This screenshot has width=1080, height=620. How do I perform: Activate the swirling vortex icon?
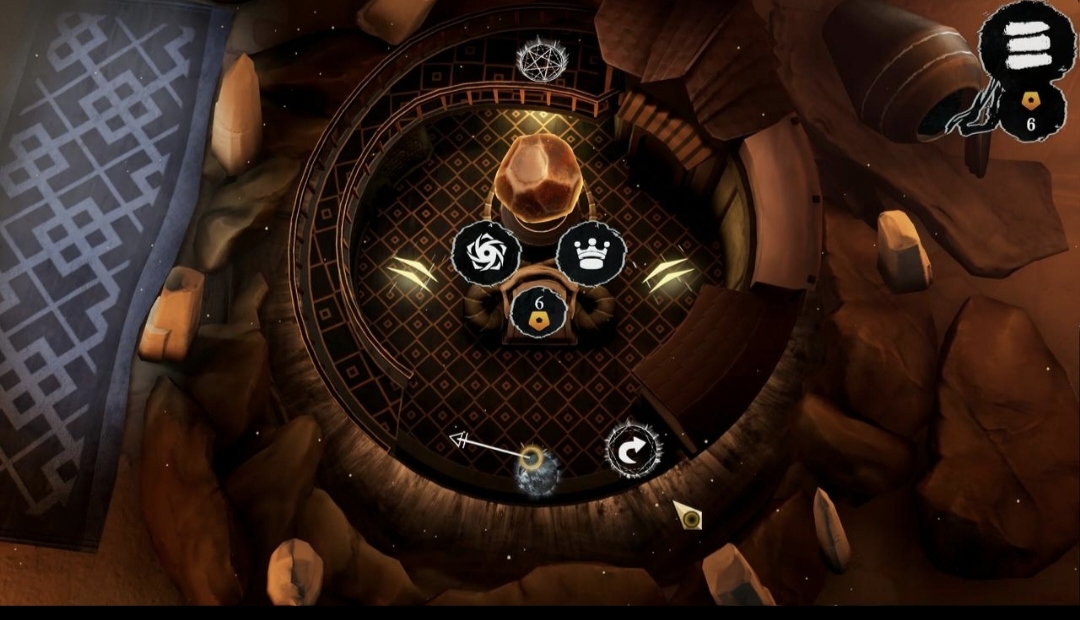tap(486, 252)
